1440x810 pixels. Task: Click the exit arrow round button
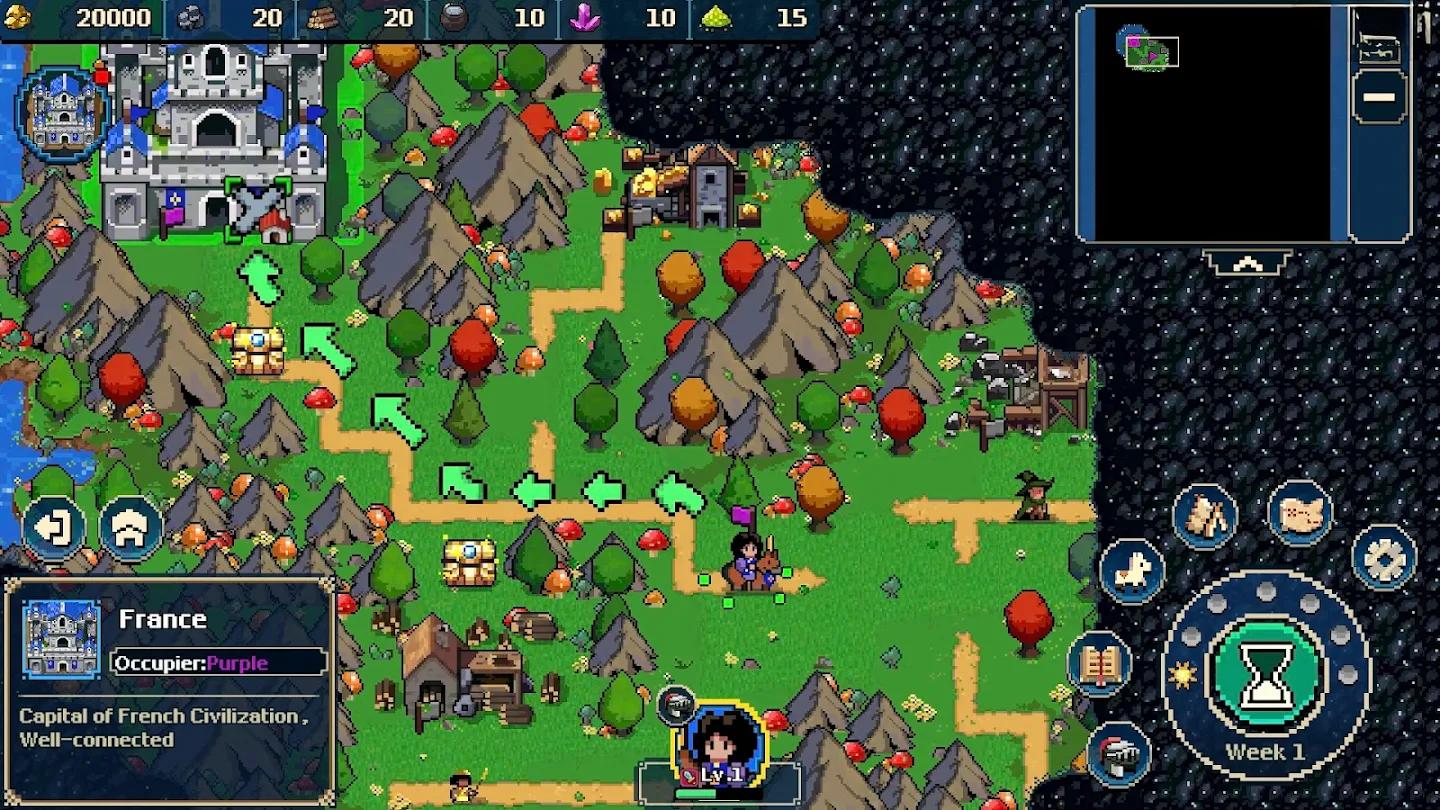[54, 528]
